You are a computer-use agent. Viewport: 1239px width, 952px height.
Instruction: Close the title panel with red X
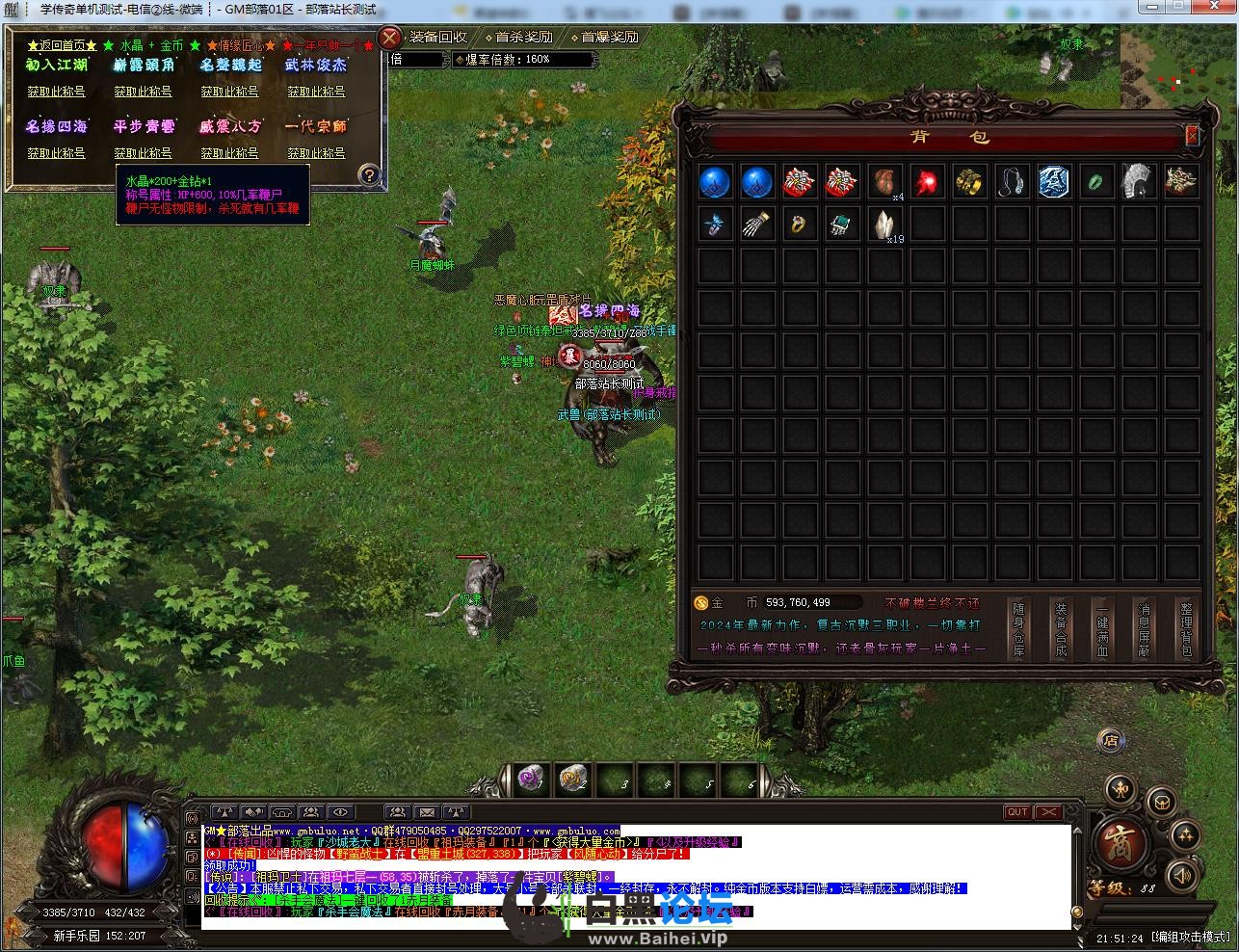pos(389,39)
